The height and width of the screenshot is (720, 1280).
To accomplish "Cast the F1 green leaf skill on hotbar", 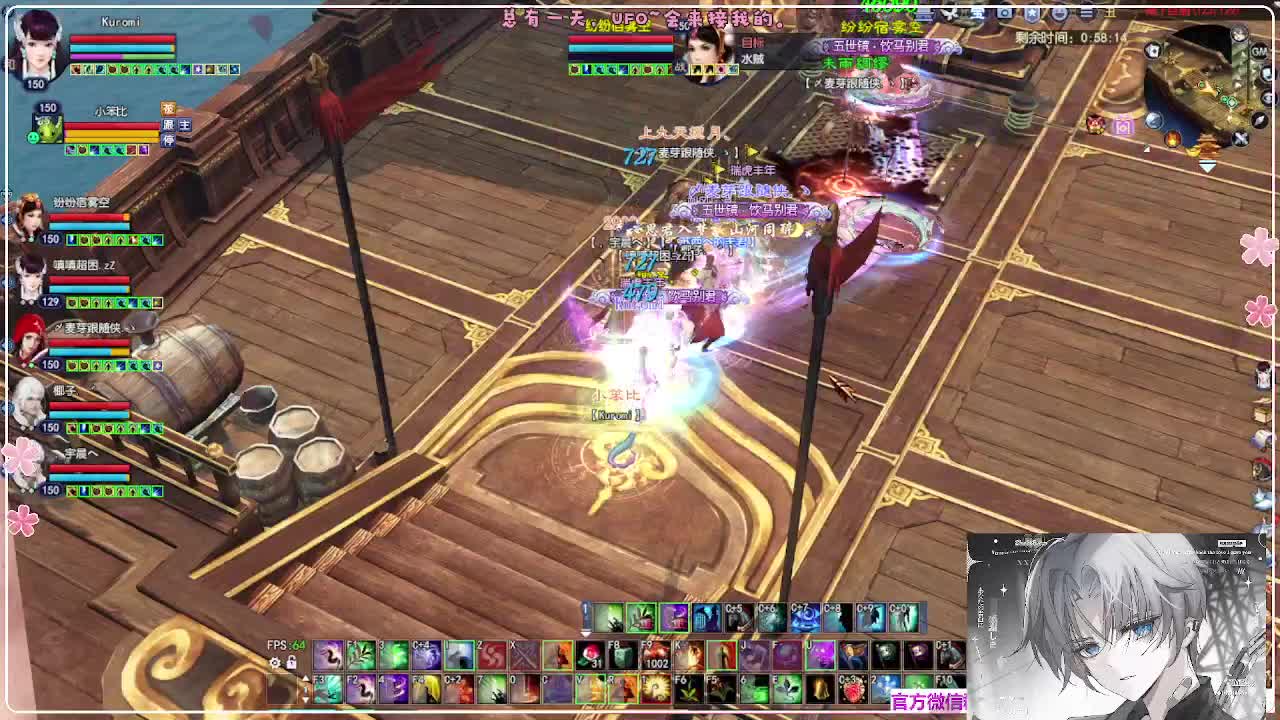I will 363,655.
